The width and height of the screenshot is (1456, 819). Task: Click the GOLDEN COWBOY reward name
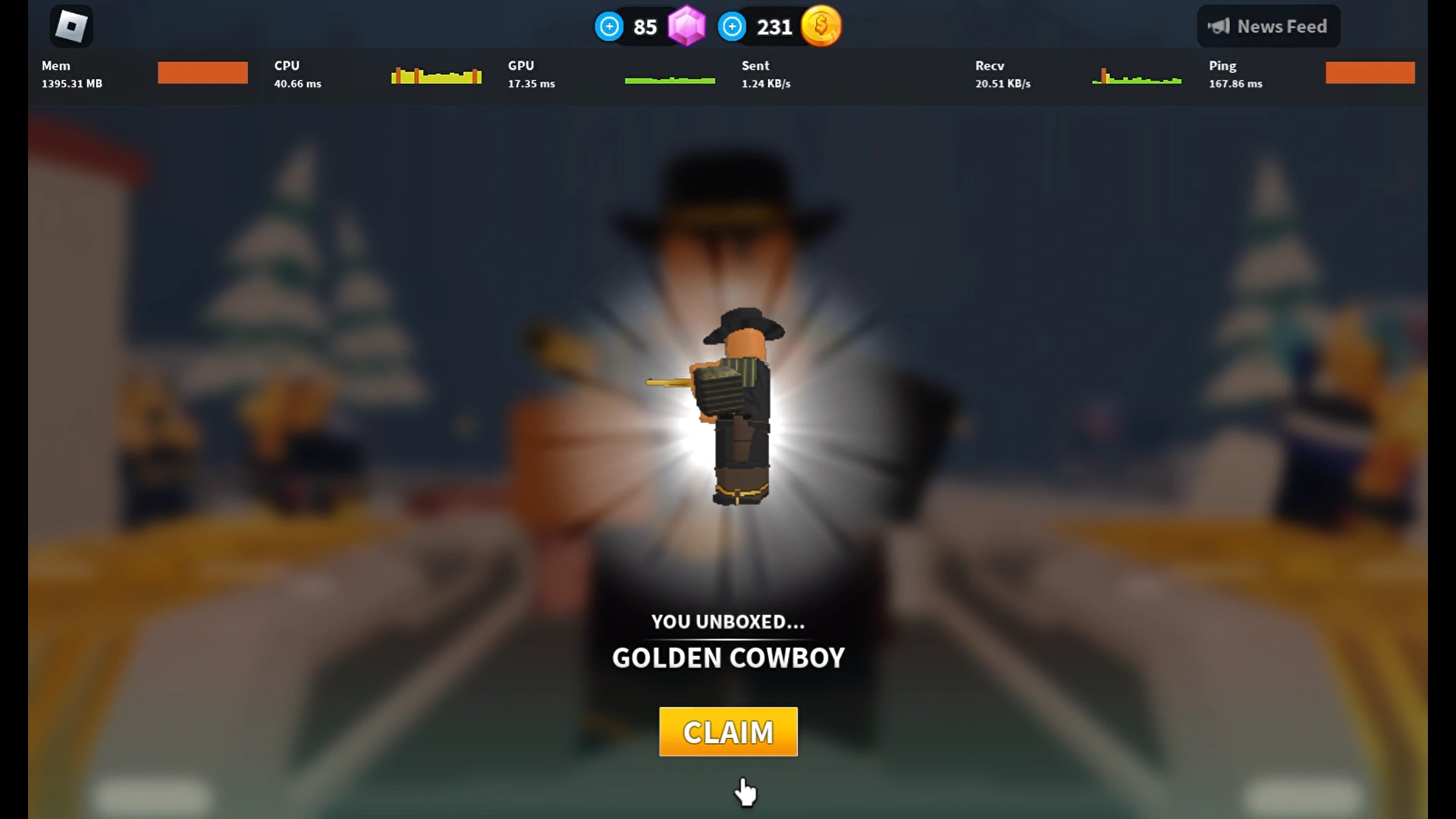pos(727,658)
